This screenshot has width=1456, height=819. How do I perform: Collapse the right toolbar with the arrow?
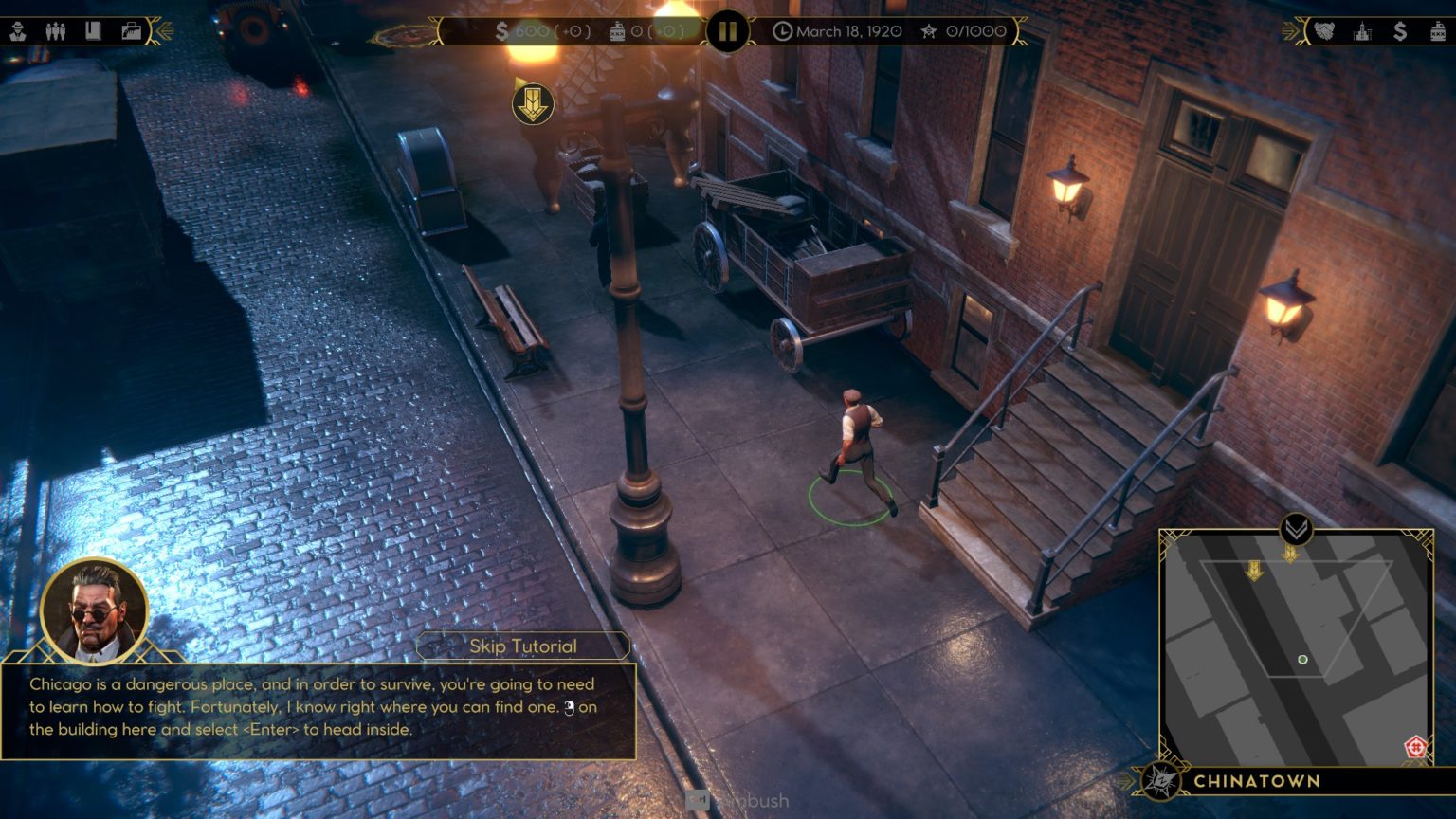(x=1291, y=31)
